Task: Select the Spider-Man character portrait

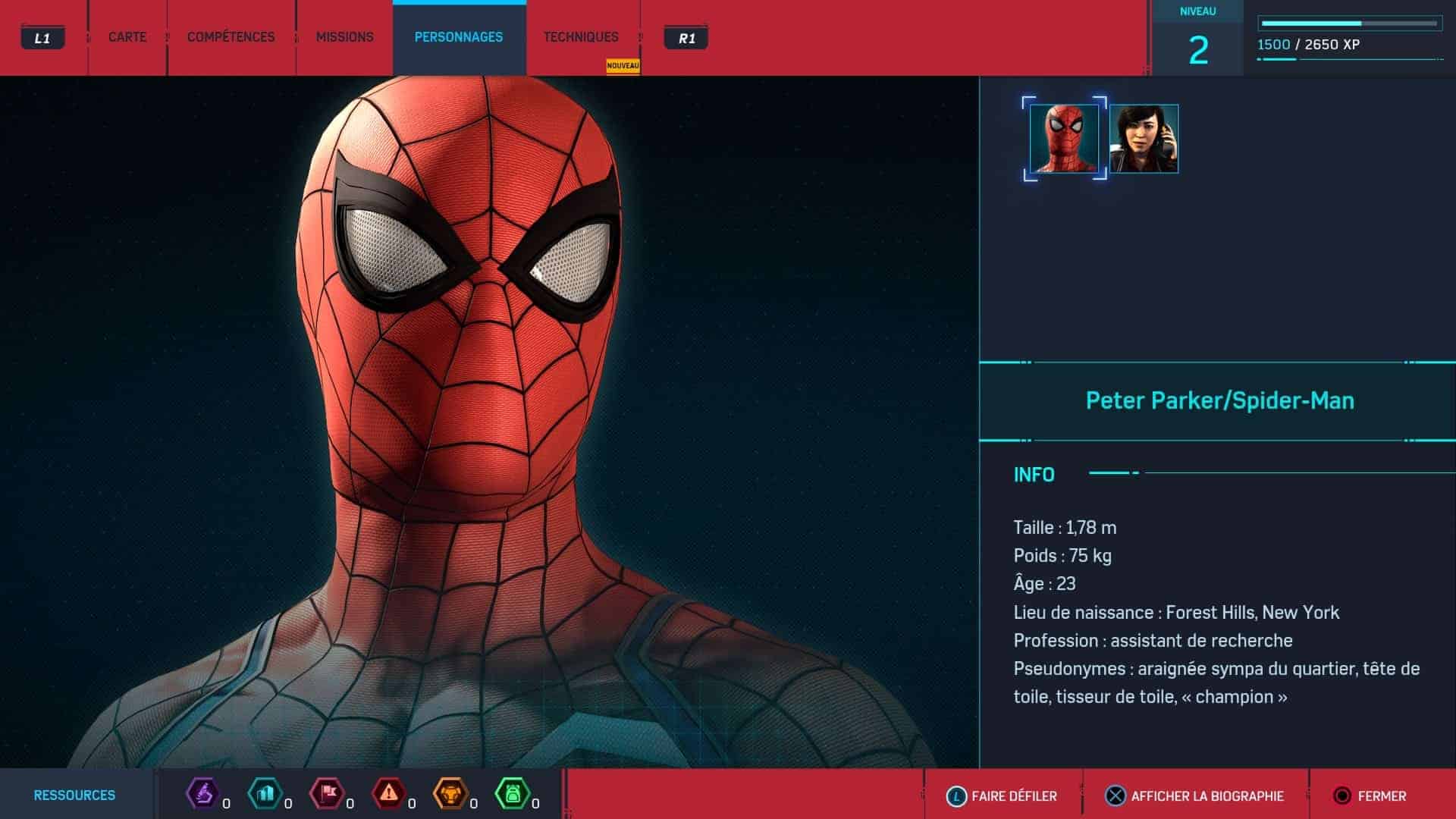Action: (x=1064, y=139)
